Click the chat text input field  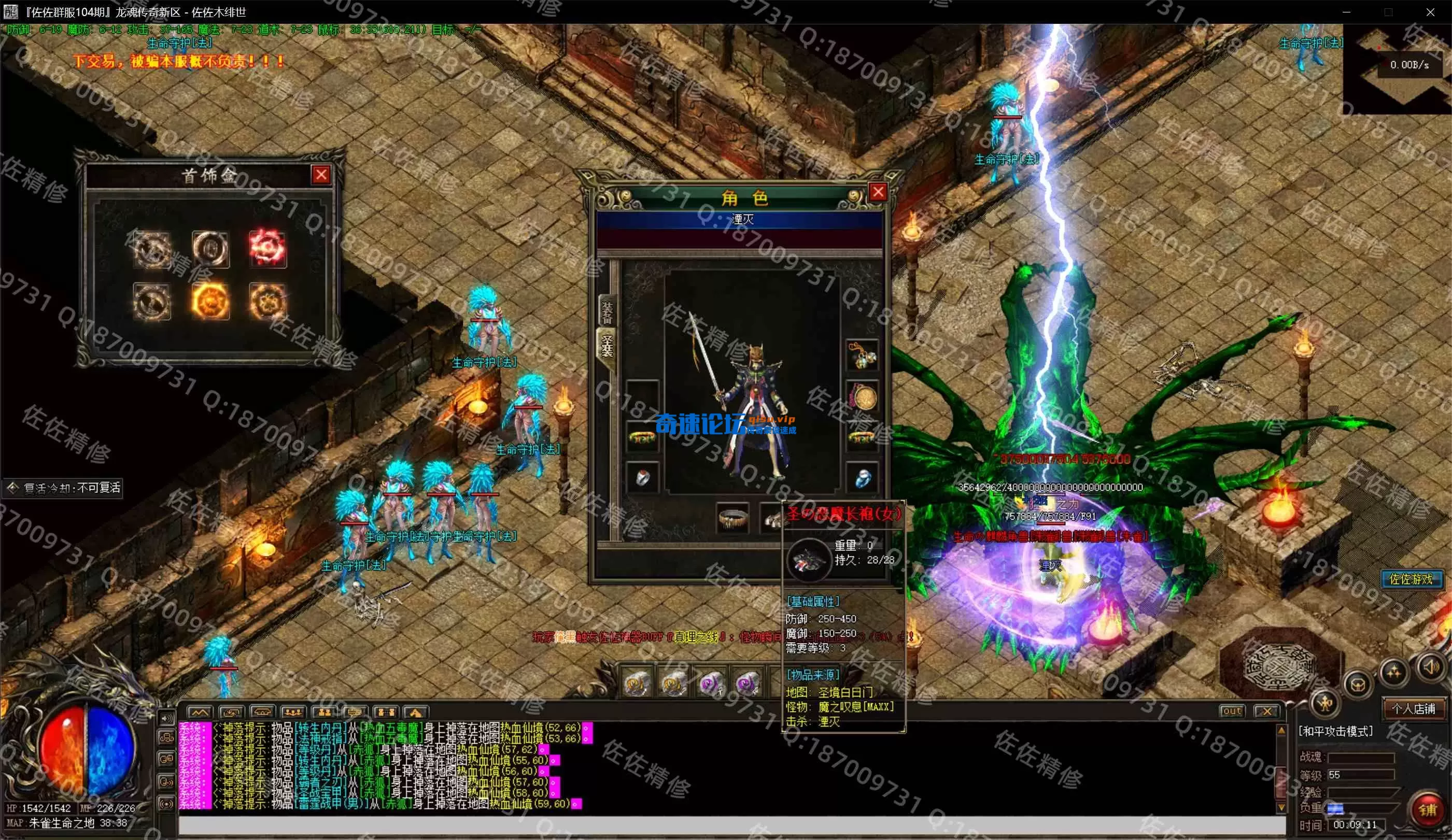tap(732, 825)
